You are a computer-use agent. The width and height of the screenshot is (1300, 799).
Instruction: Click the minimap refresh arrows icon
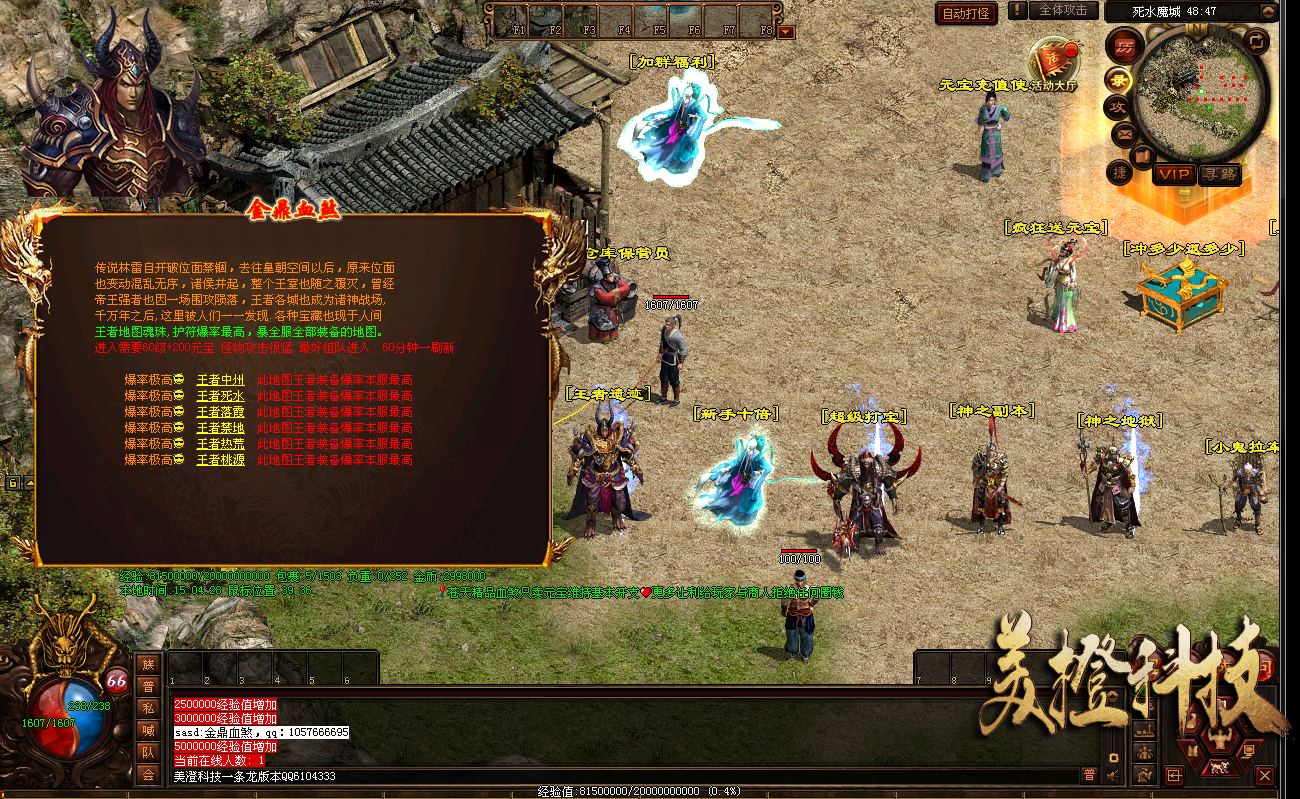click(x=1256, y=43)
